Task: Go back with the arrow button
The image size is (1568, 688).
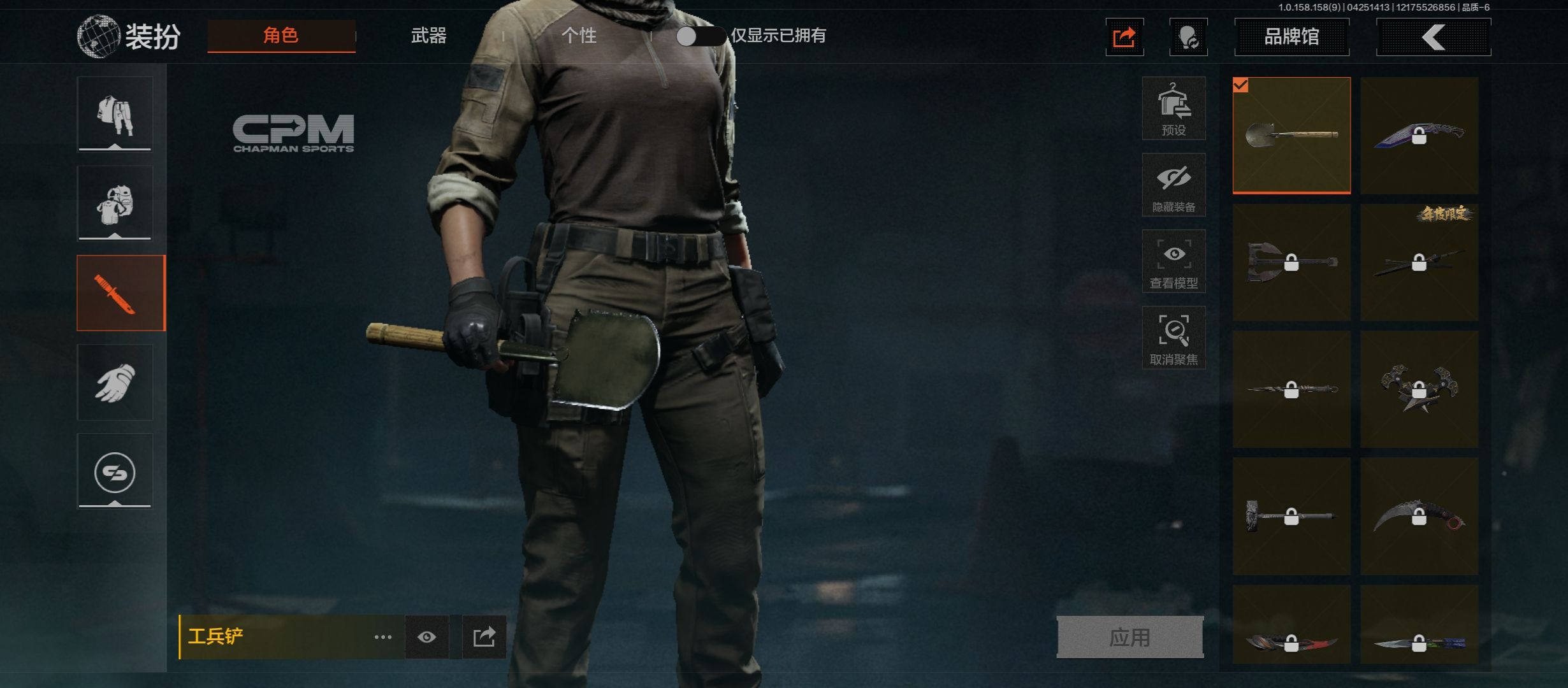Action: point(1433,37)
